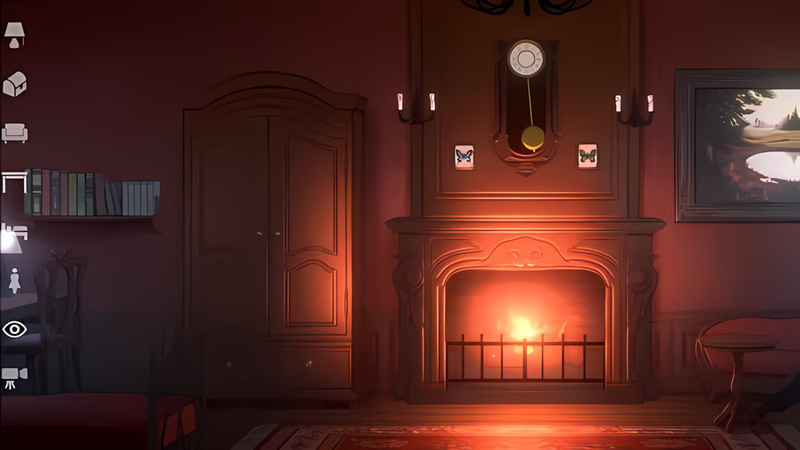Toggle the eye visibility icon

tap(14, 329)
